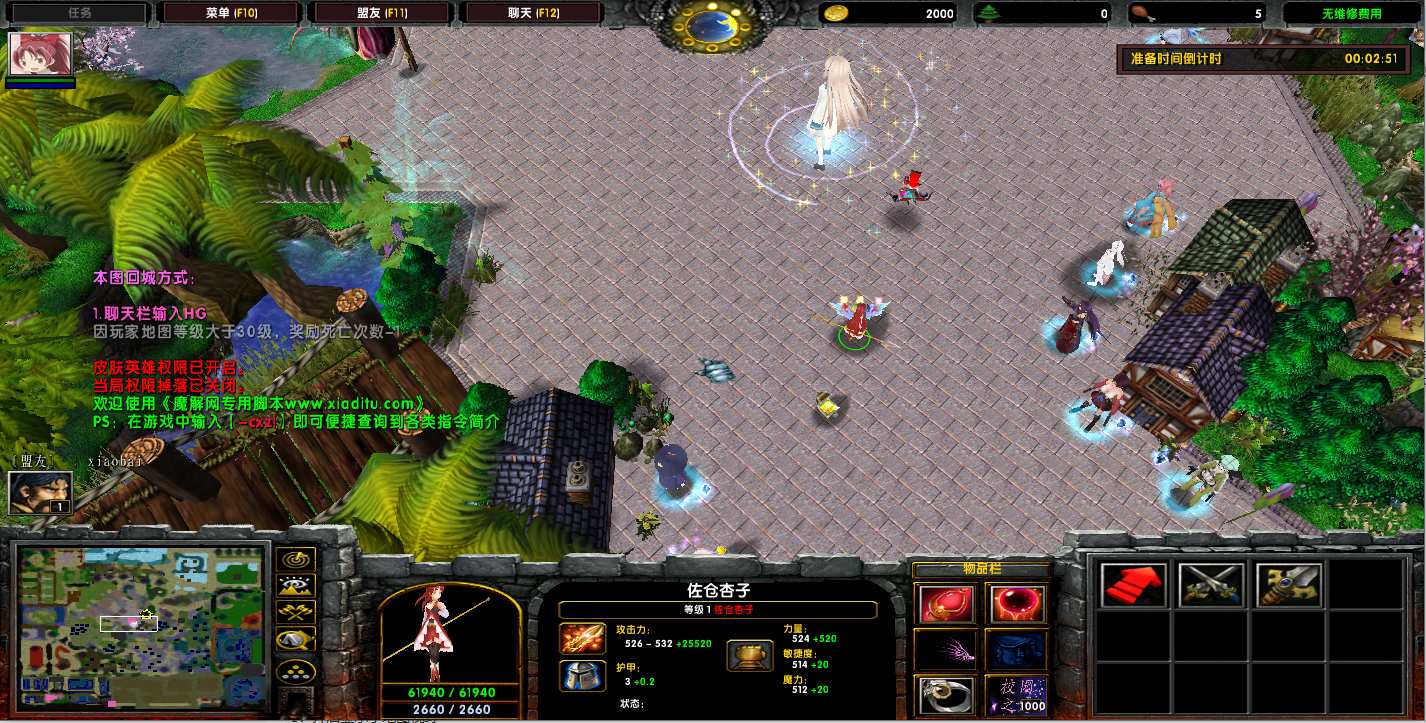Select the silver ring inventory item

coord(942,694)
